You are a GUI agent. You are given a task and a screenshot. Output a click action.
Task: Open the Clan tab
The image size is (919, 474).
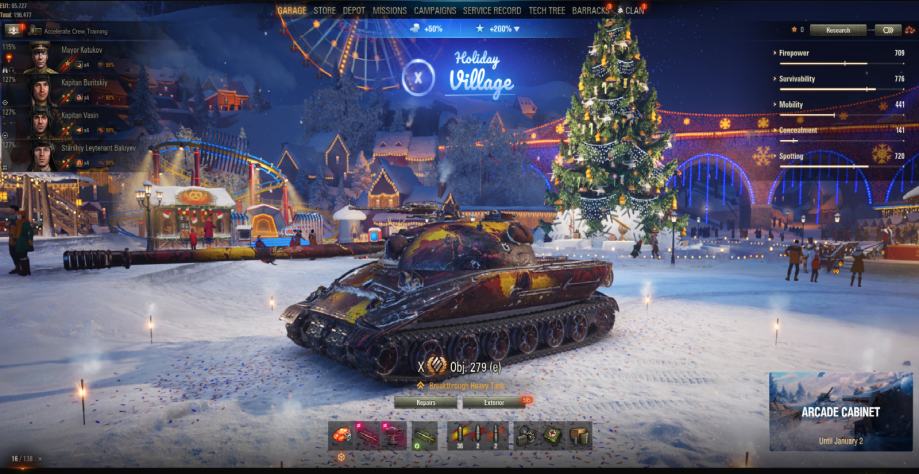(x=634, y=11)
